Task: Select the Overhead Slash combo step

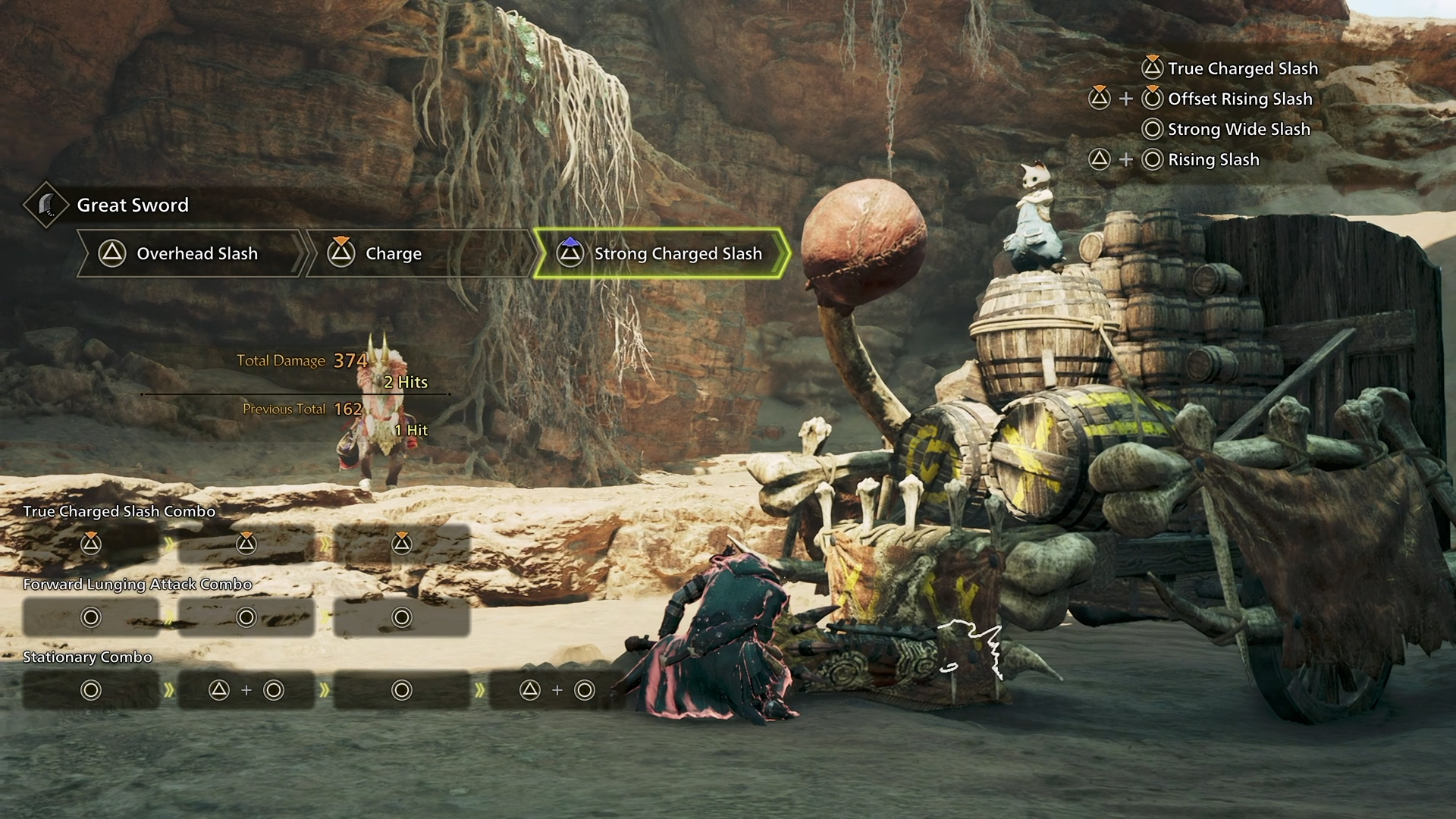Action: click(x=190, y=253)
